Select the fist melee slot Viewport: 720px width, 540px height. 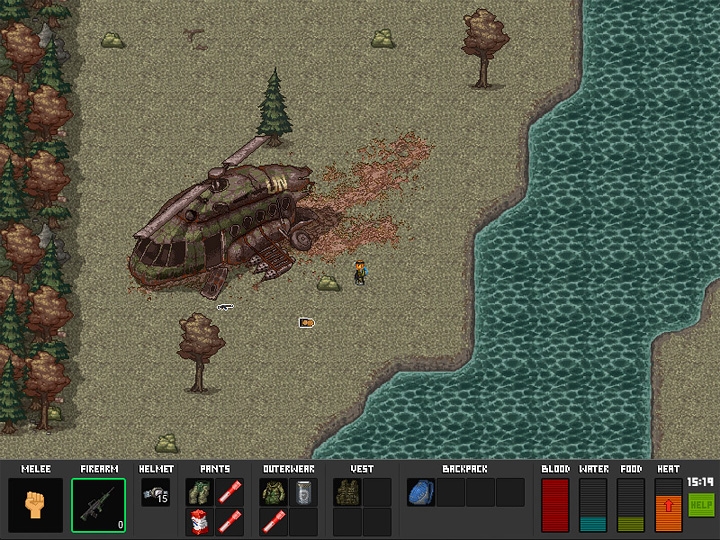point(35,505)
